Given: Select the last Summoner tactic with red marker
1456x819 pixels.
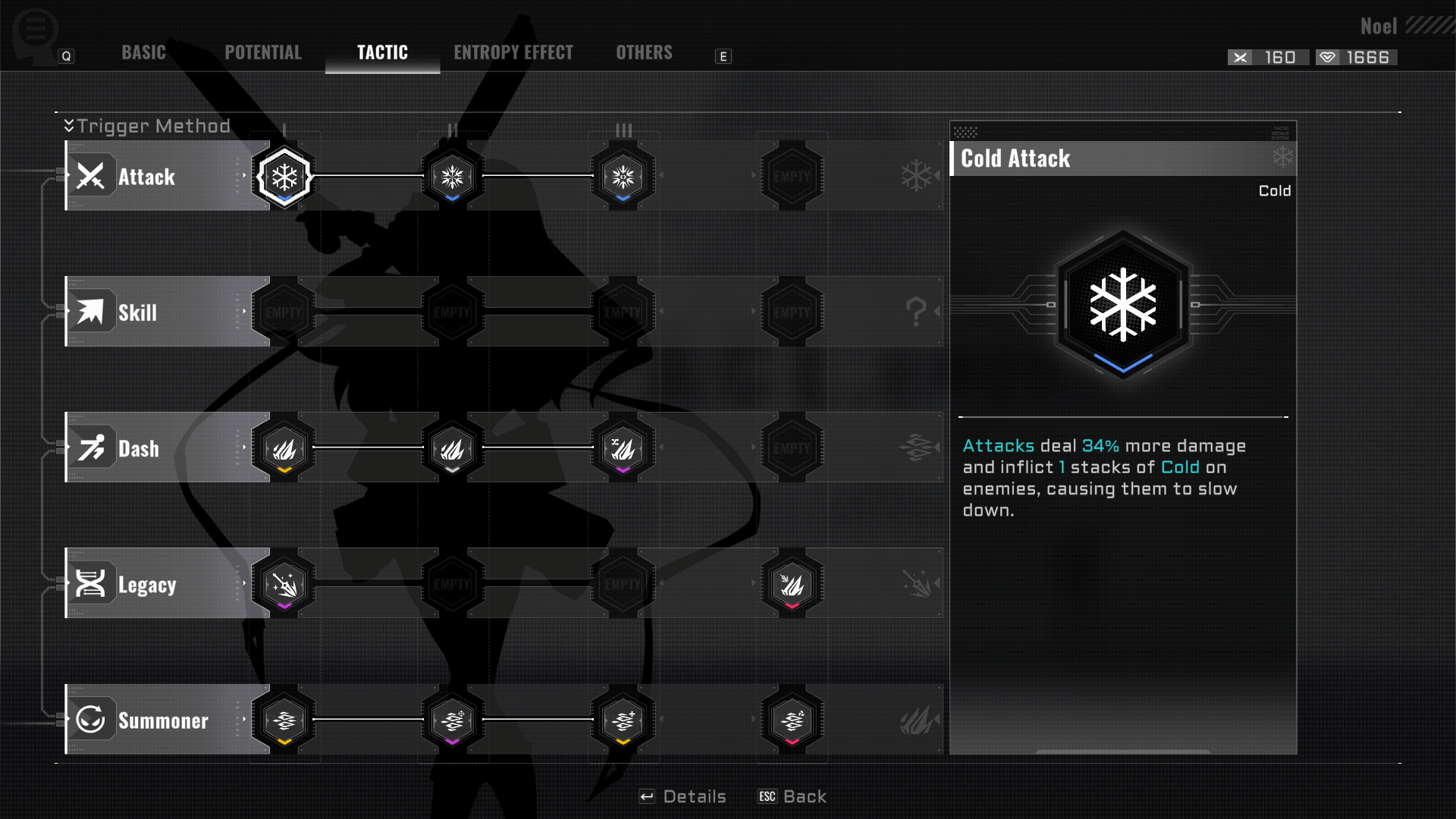Looking at the screenshot, I should click(792, 720).
